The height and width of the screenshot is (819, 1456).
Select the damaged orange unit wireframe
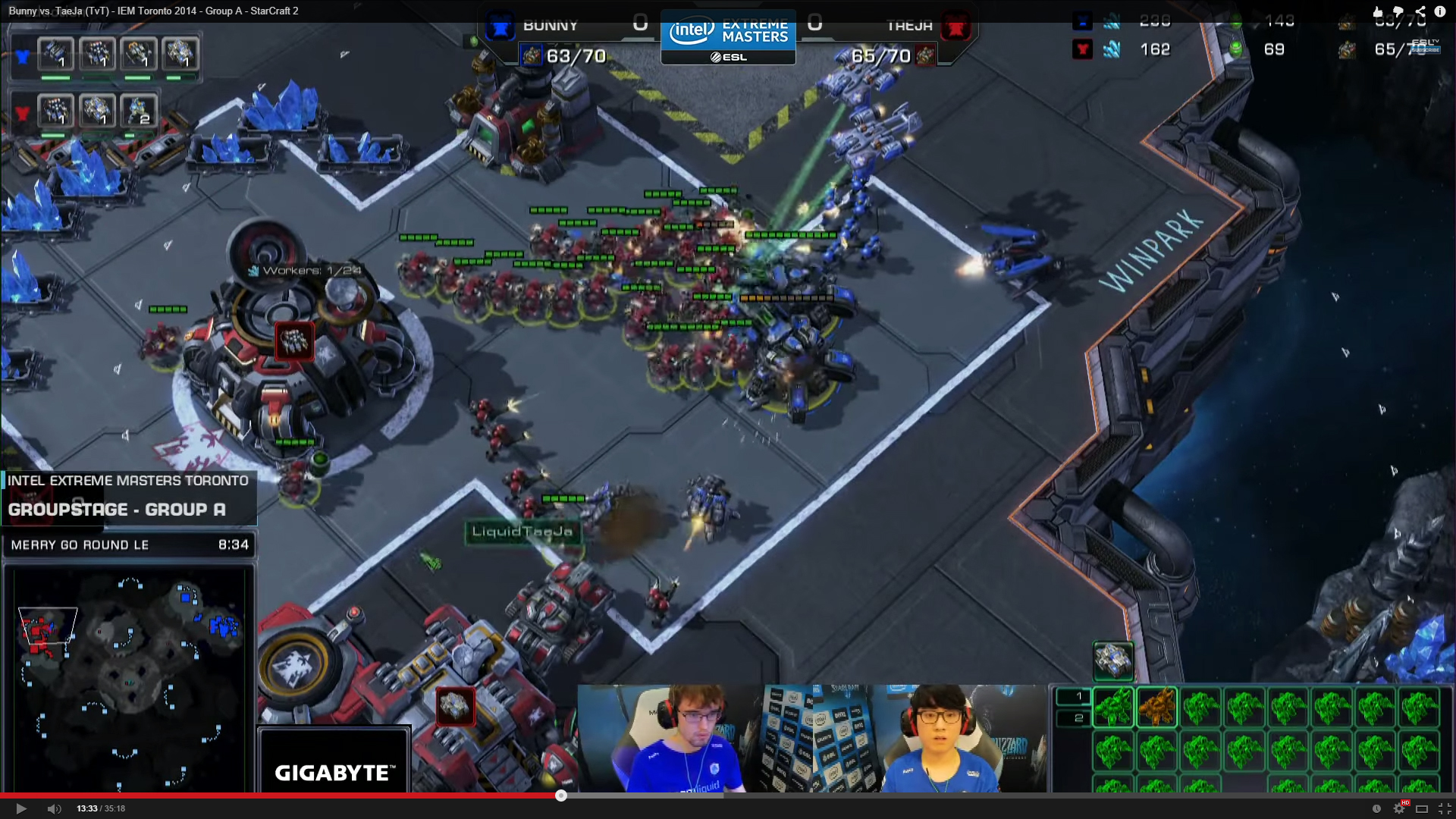[1156, 707]
